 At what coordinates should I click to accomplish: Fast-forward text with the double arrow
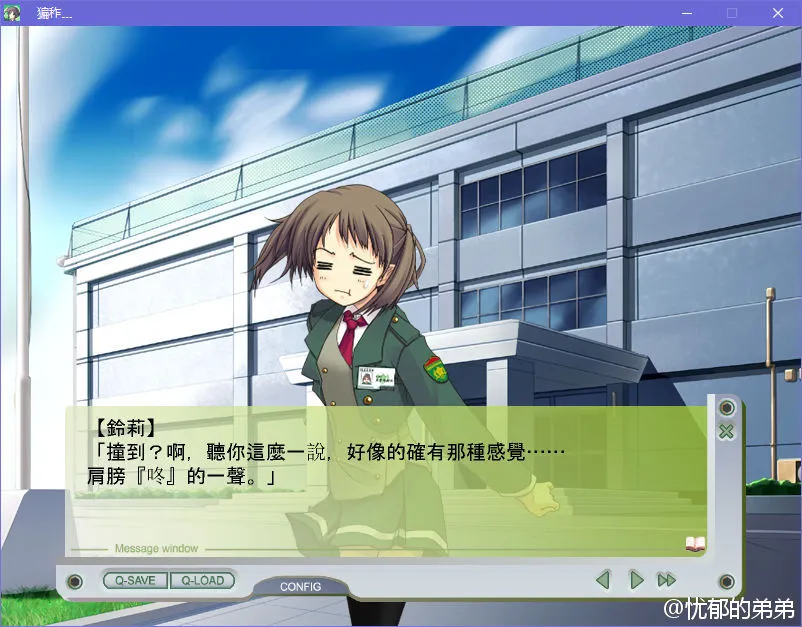[666, 580]
